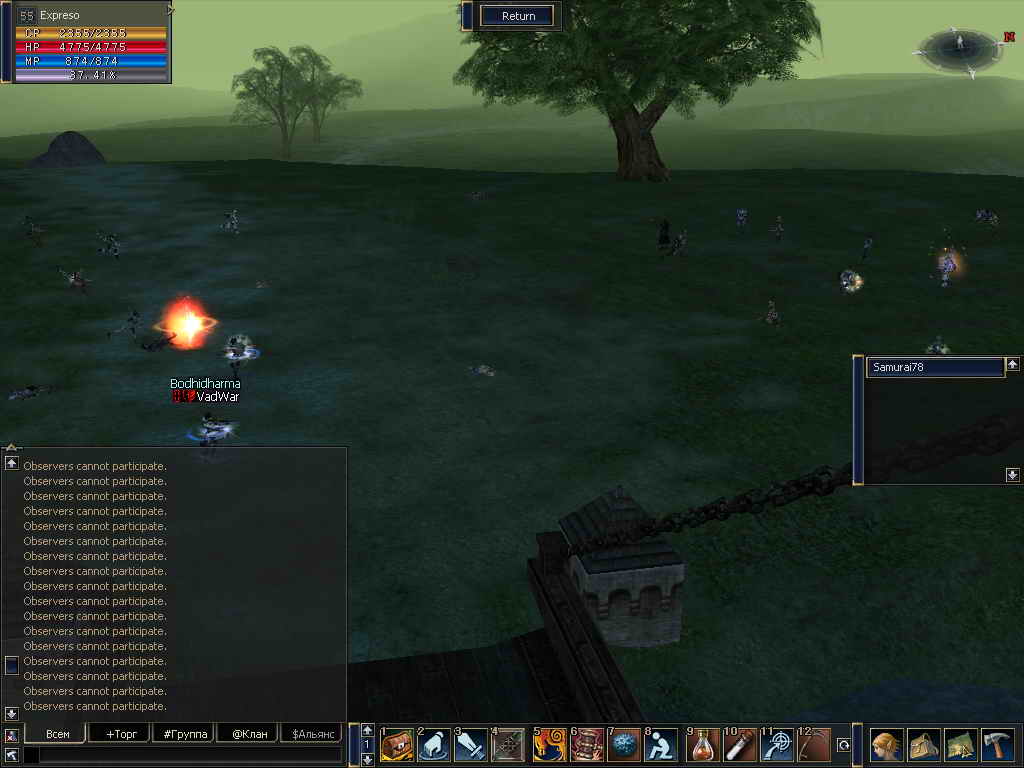
Task: Switch to the Всем chat tab
Action: click(58, 734)
